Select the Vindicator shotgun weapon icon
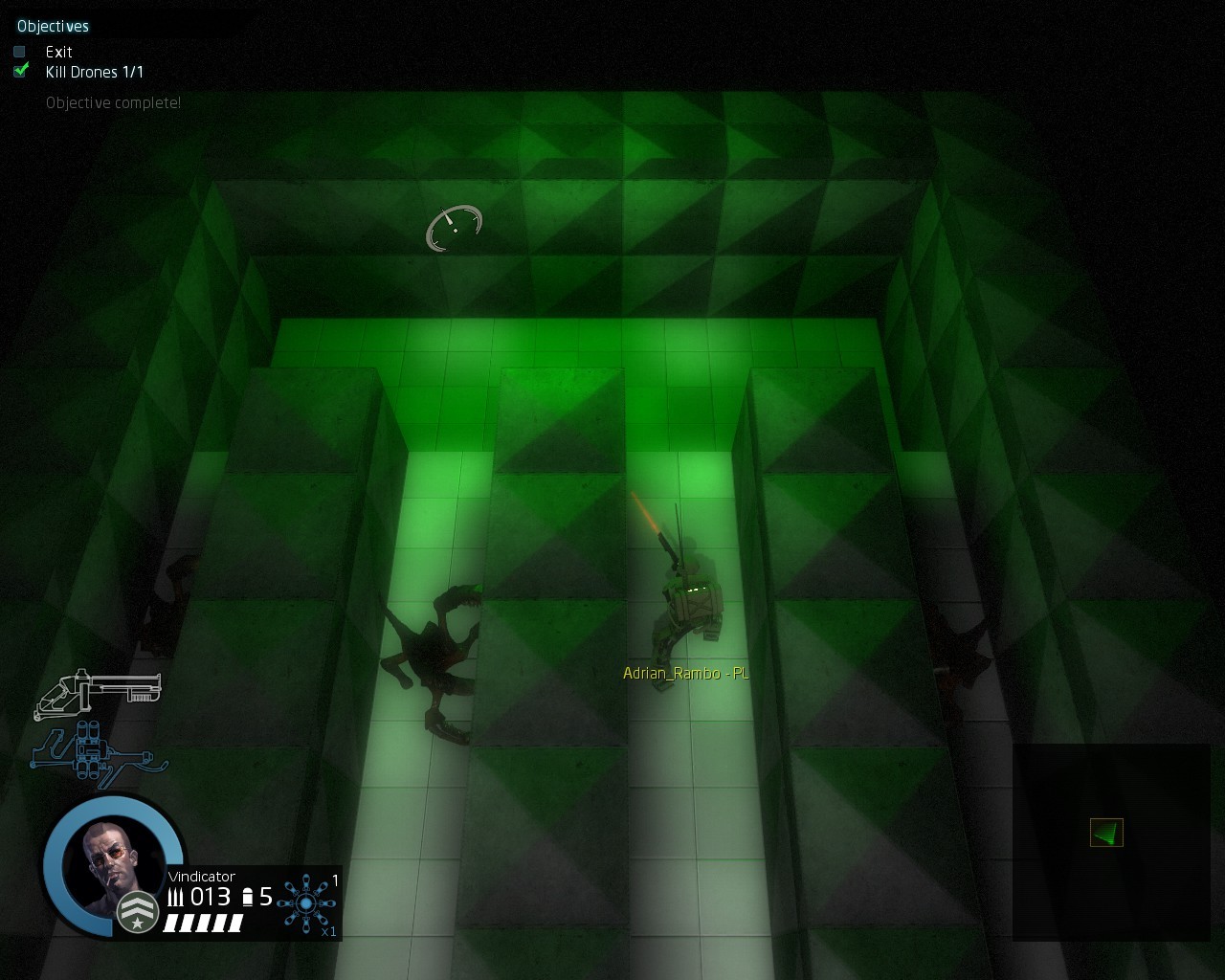The image size is (1225, 980). pos(100,691)
